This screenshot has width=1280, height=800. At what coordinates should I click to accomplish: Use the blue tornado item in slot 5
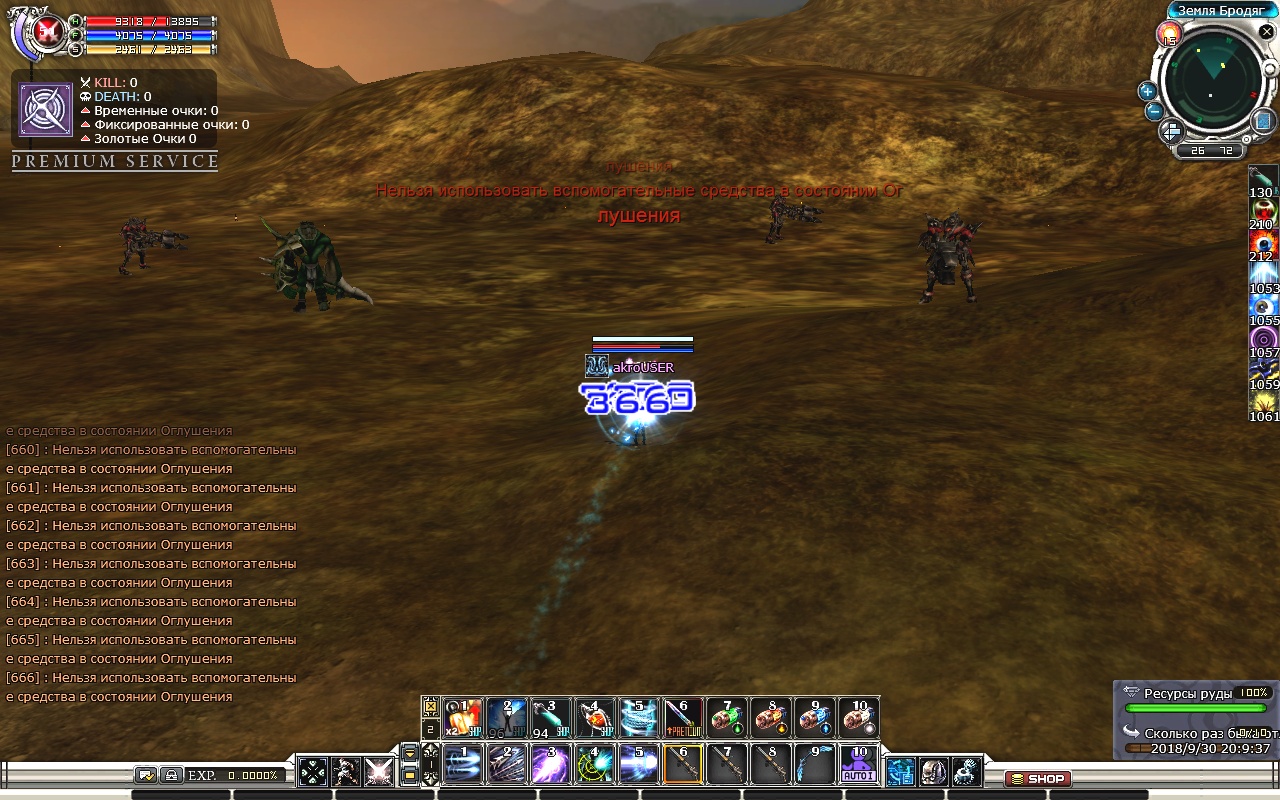638,717
